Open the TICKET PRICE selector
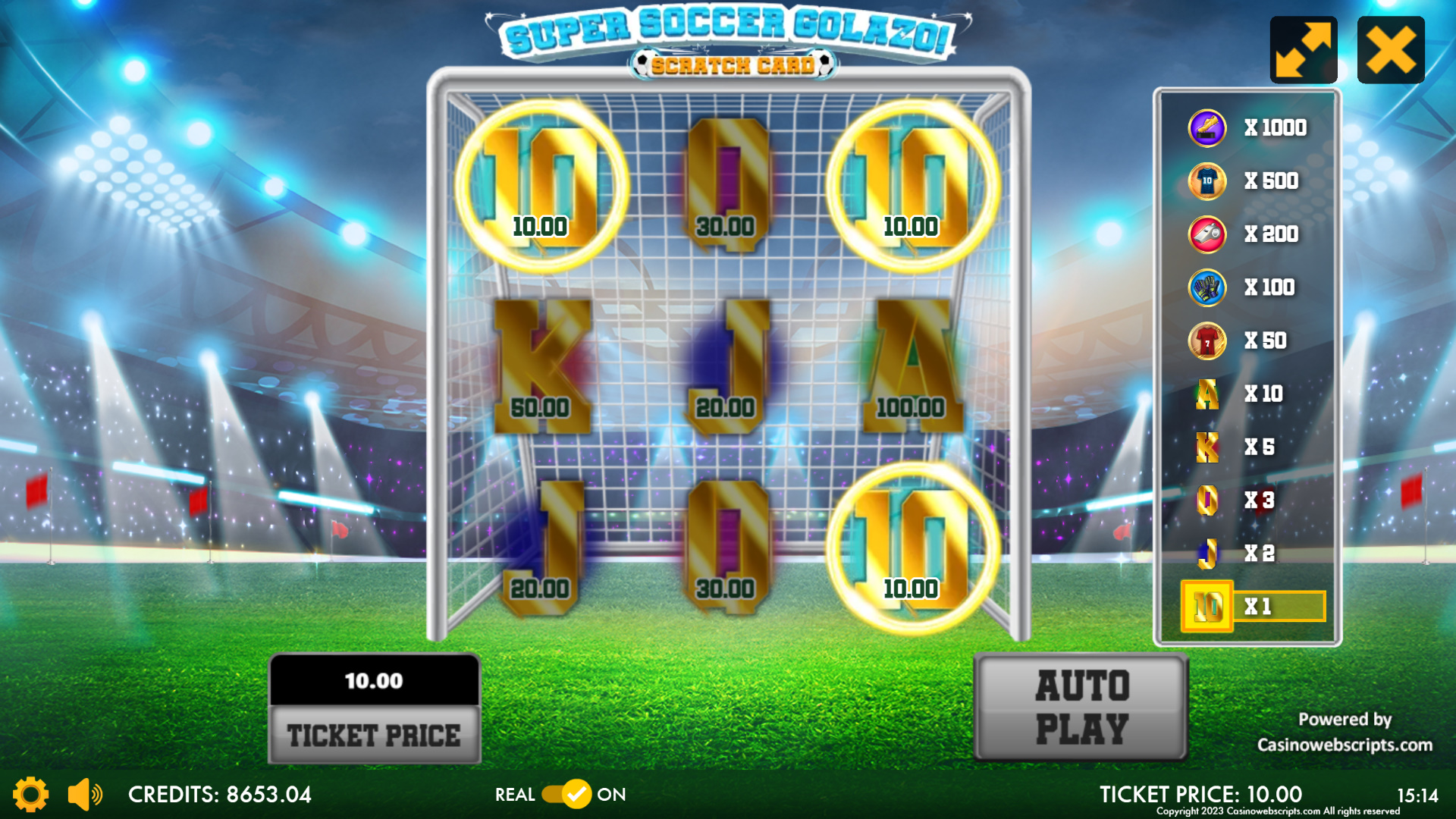1456x819 pixels. pos(375,734)
